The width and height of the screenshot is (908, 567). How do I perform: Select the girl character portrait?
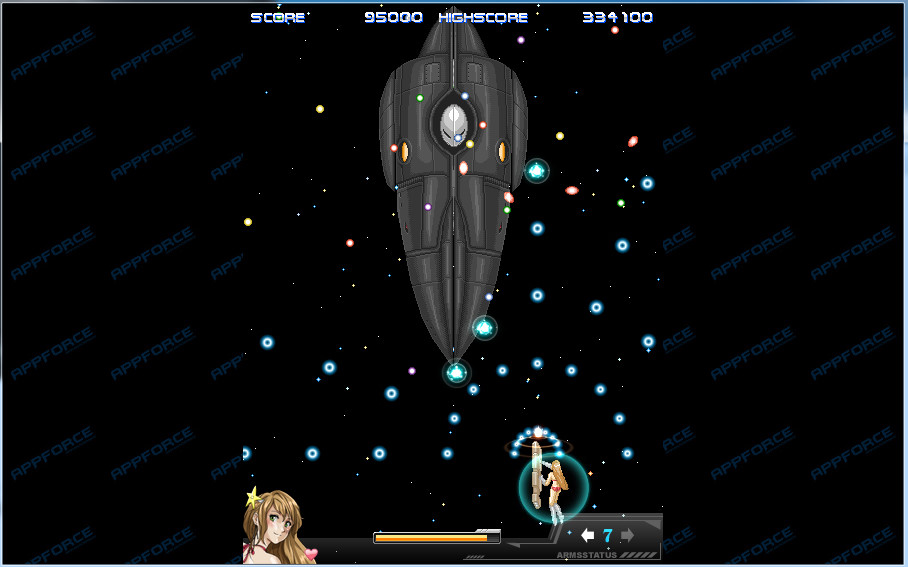277,527
